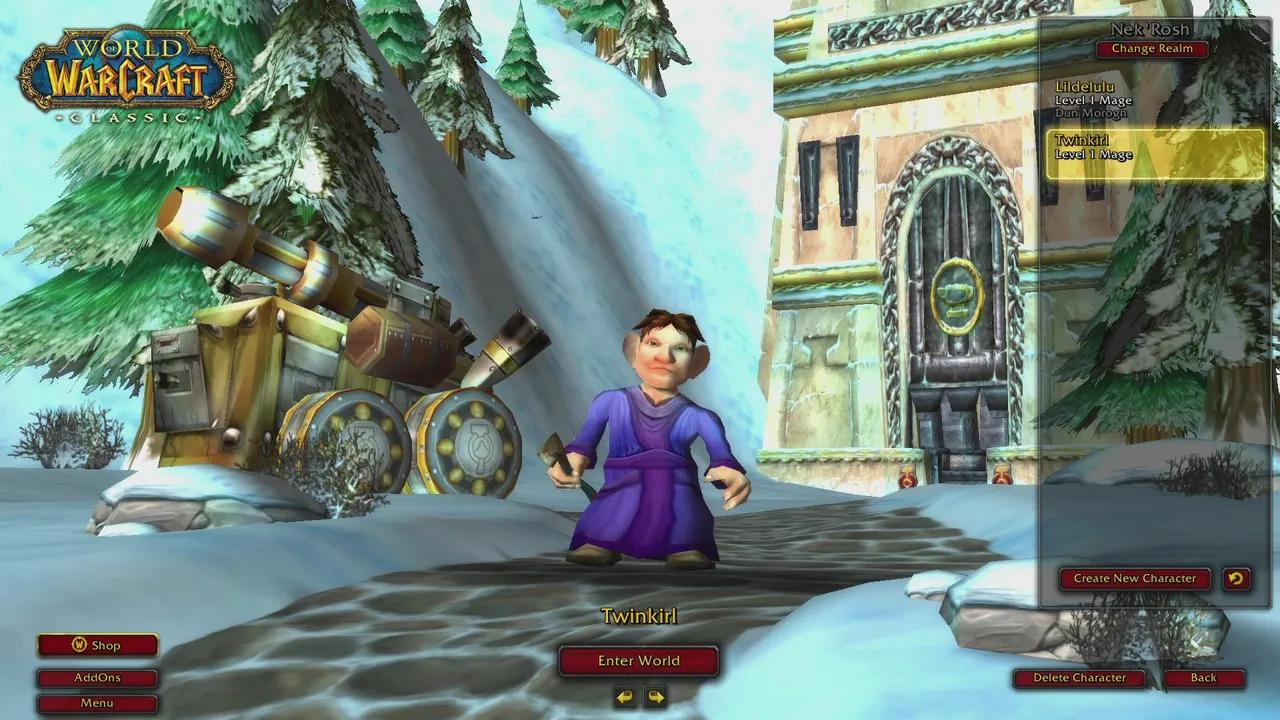
Task: Rotate the character with the right arrow
Action: pyautogui.click(x=655, y=696)
